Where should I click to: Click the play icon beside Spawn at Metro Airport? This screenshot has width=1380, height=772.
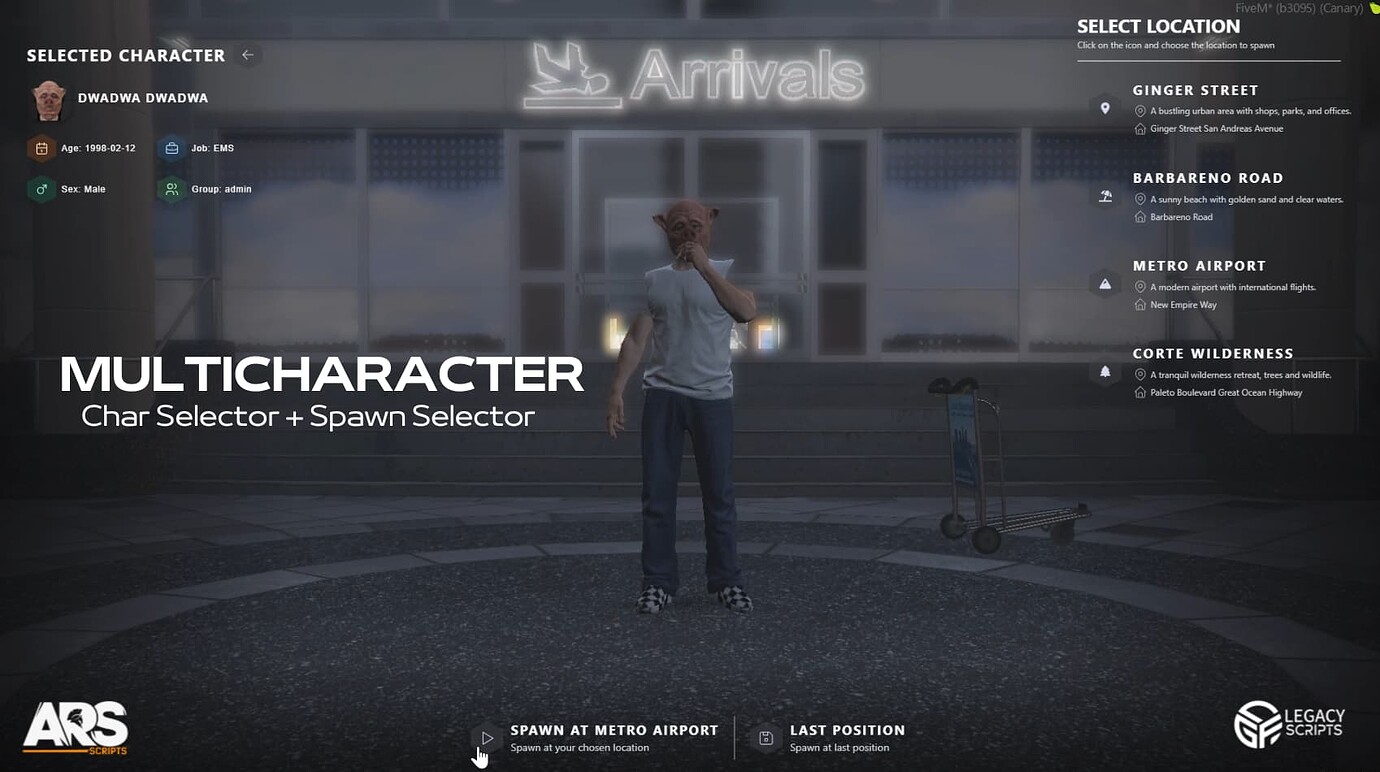[487, 738]
